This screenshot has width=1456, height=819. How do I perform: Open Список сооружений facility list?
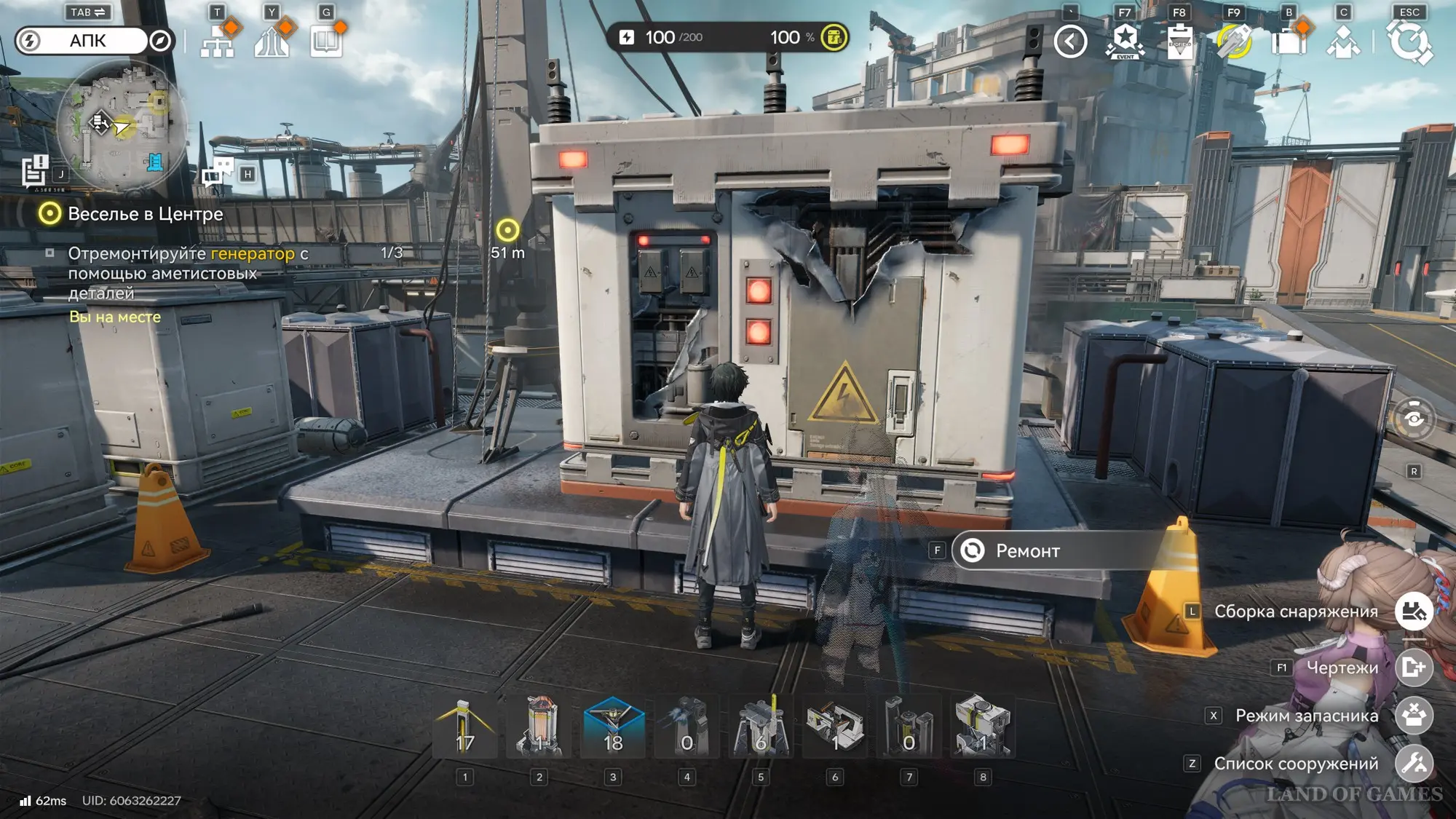pyautogui.click(x=1414, y=763)
